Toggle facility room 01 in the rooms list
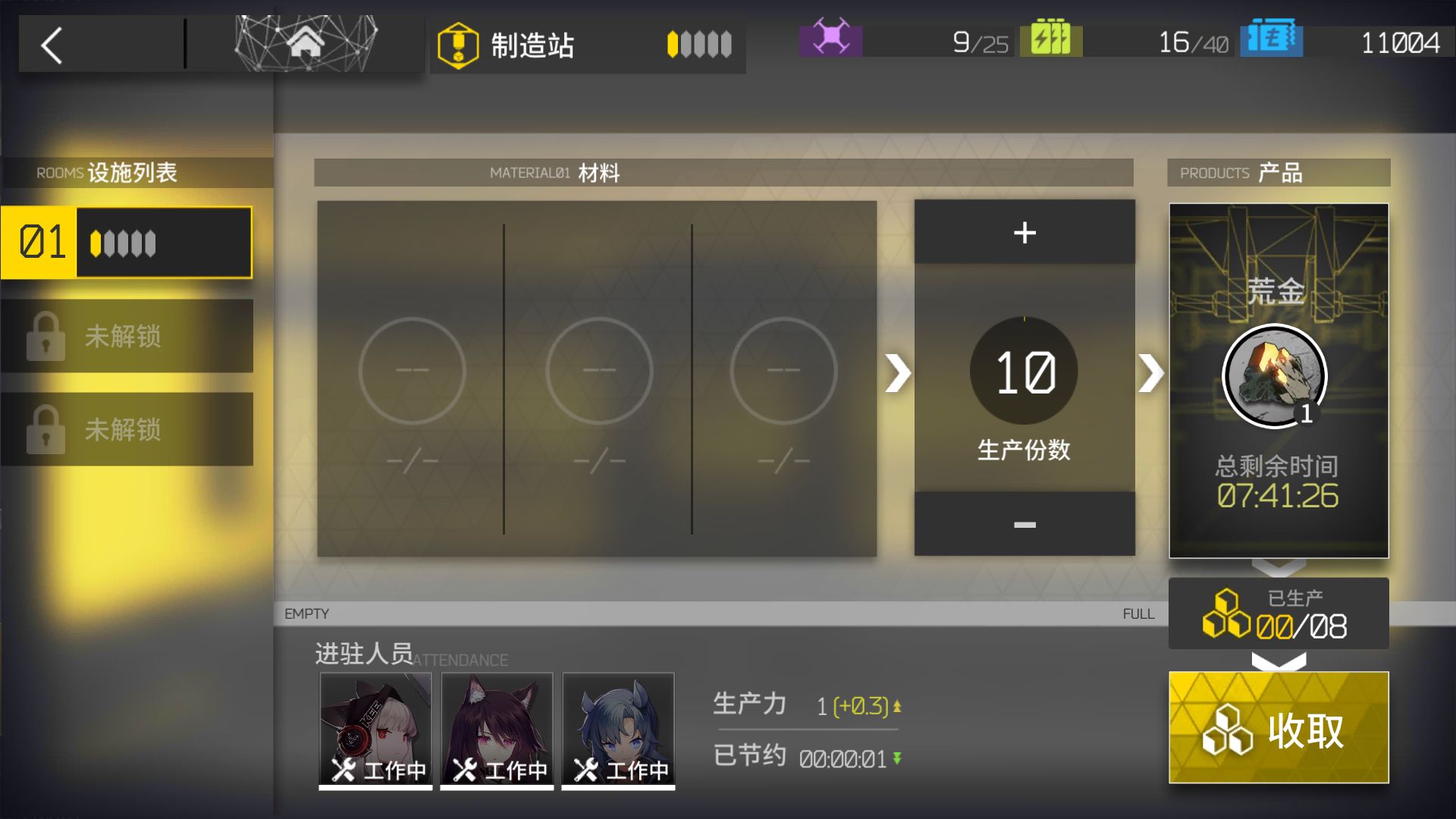Image resolution: width=1456 pixels, height=819 pixels. coord(127,241)
